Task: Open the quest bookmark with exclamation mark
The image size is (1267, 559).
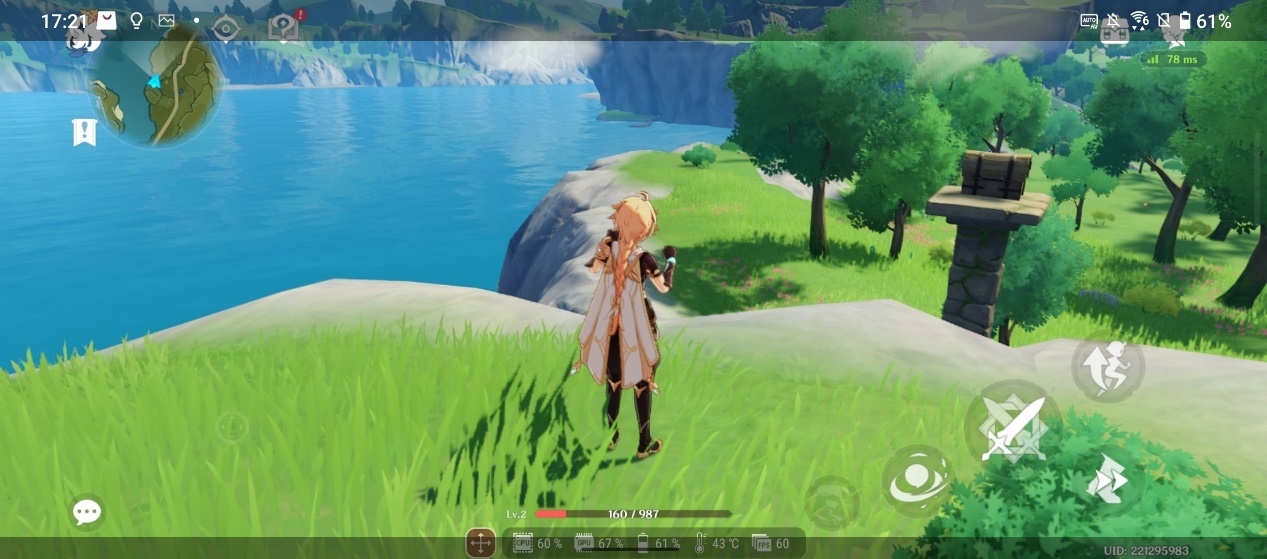Action: [84, 131]
